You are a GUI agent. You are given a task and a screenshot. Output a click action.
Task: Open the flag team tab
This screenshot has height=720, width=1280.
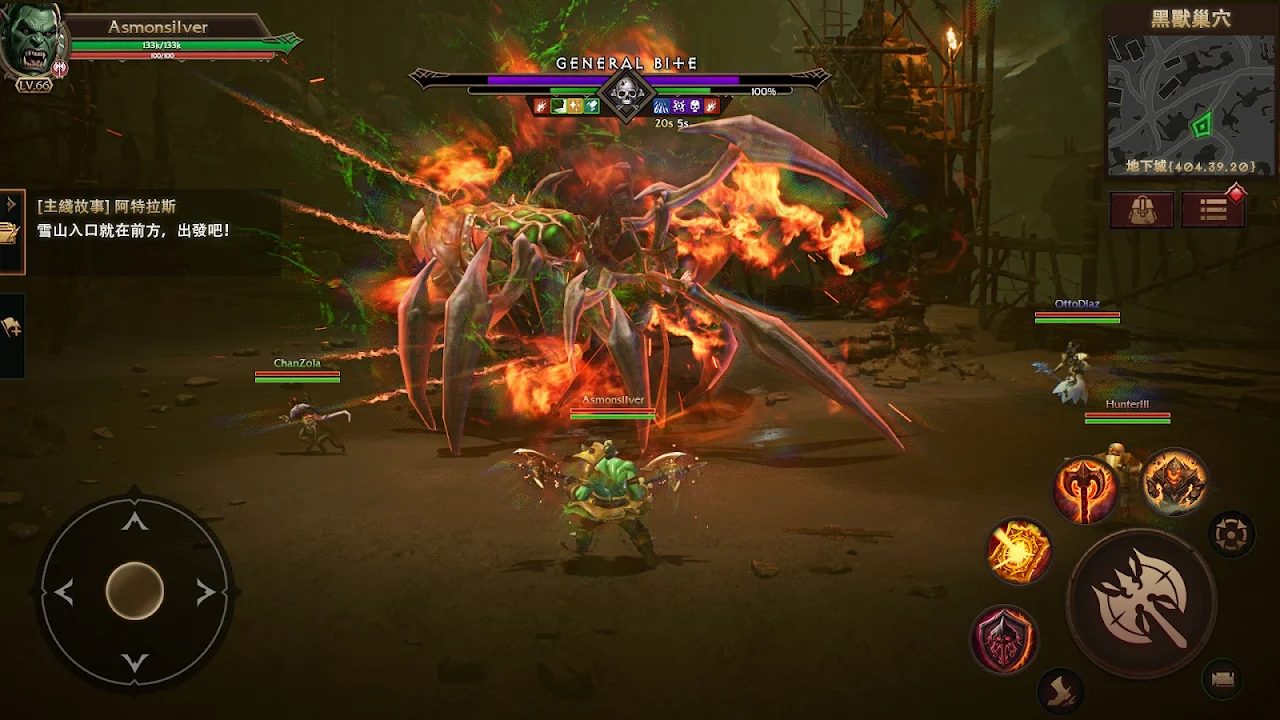coord(11,328)
